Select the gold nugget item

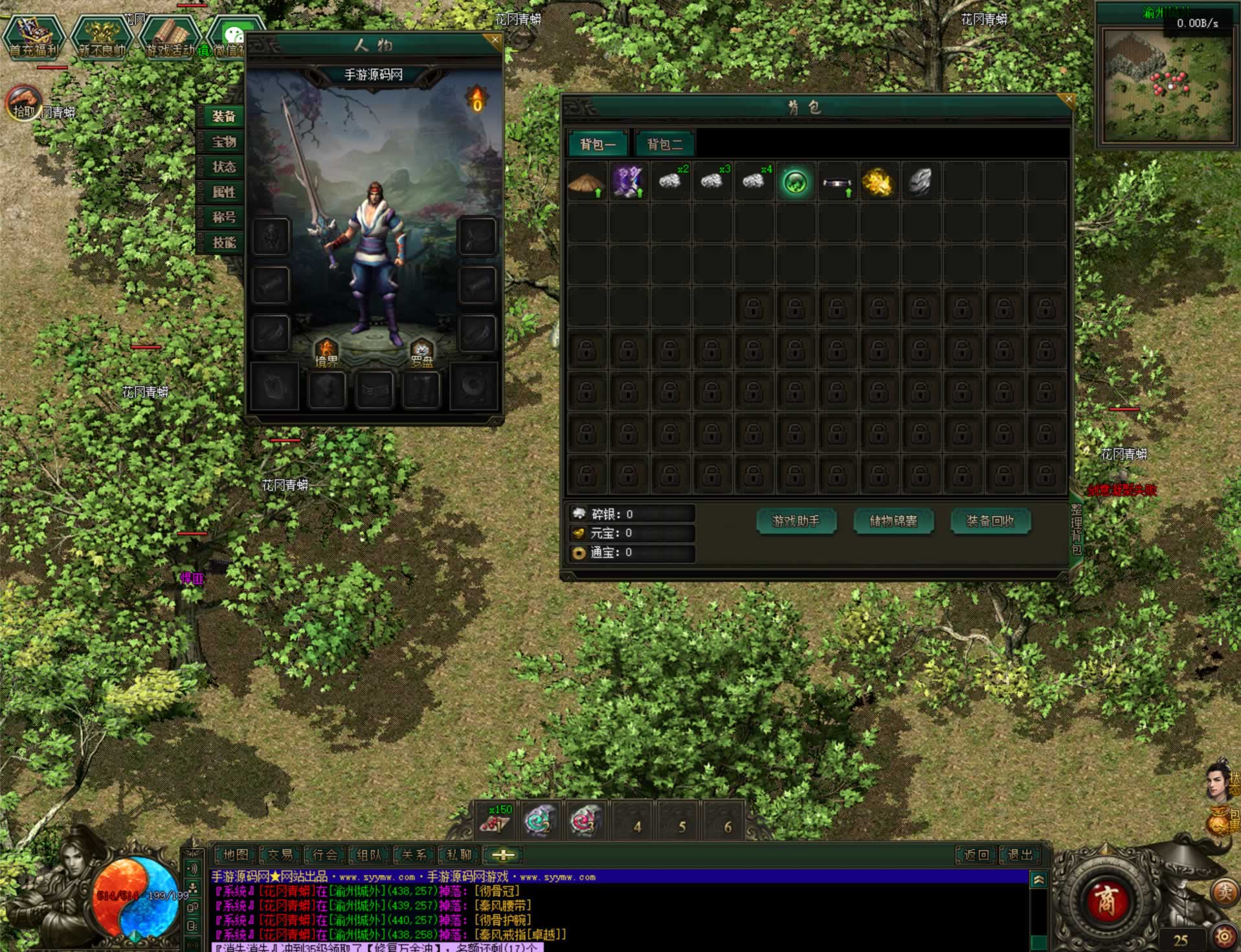878,183
